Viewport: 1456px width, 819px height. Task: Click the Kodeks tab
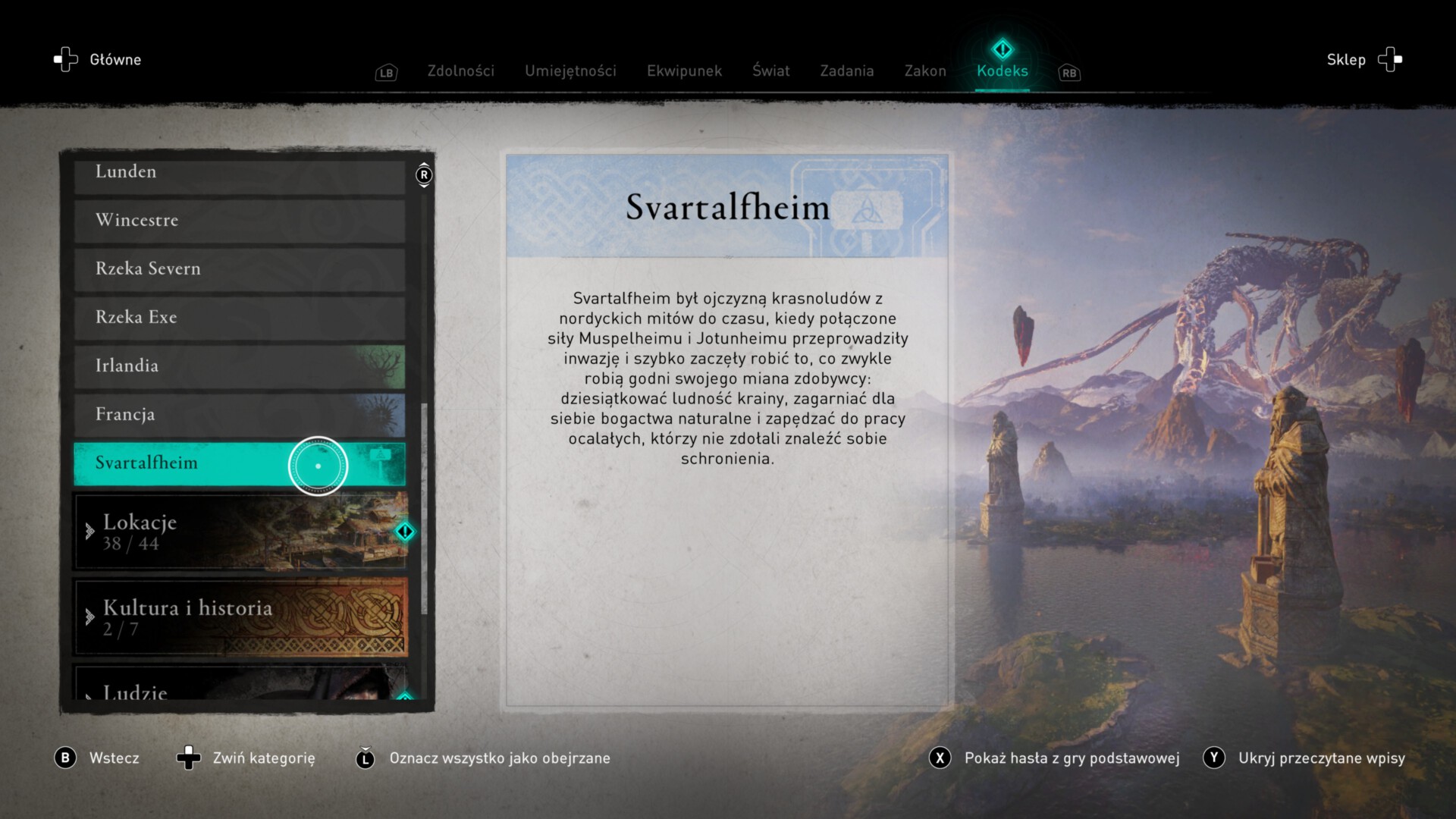(x=1002, y=71)
